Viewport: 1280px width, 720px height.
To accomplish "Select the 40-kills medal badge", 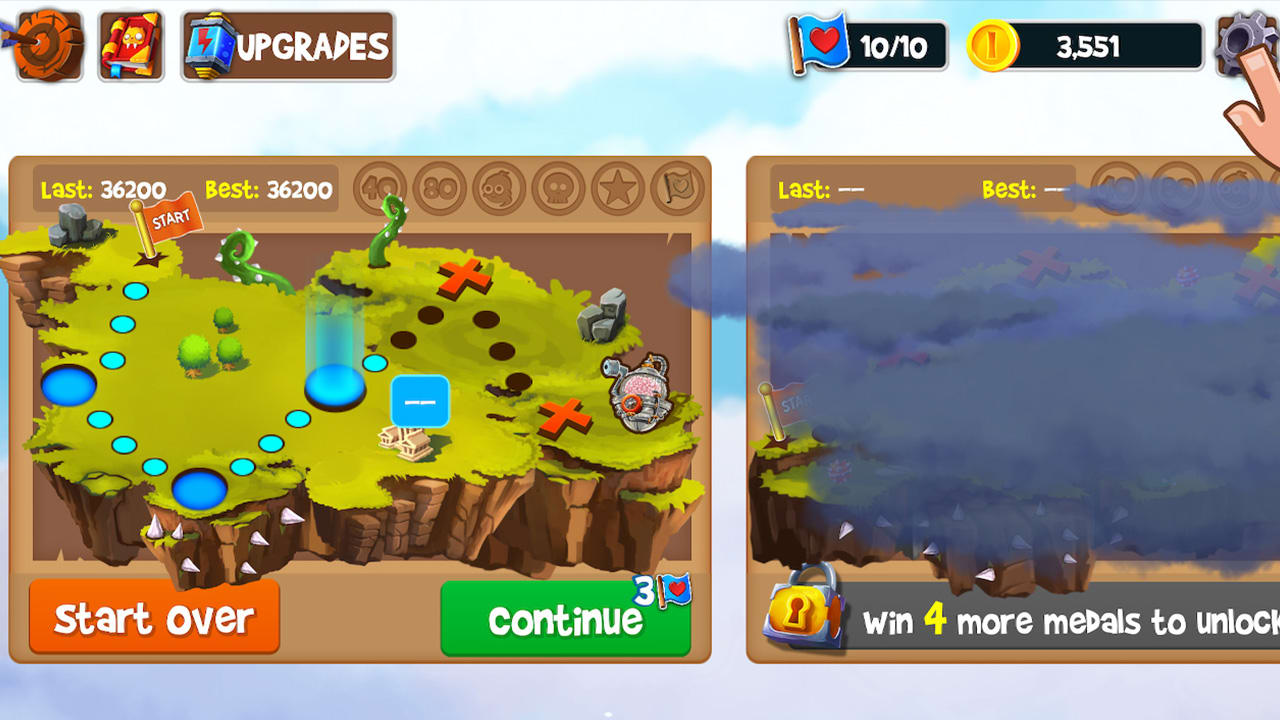I will pos(382,188).
